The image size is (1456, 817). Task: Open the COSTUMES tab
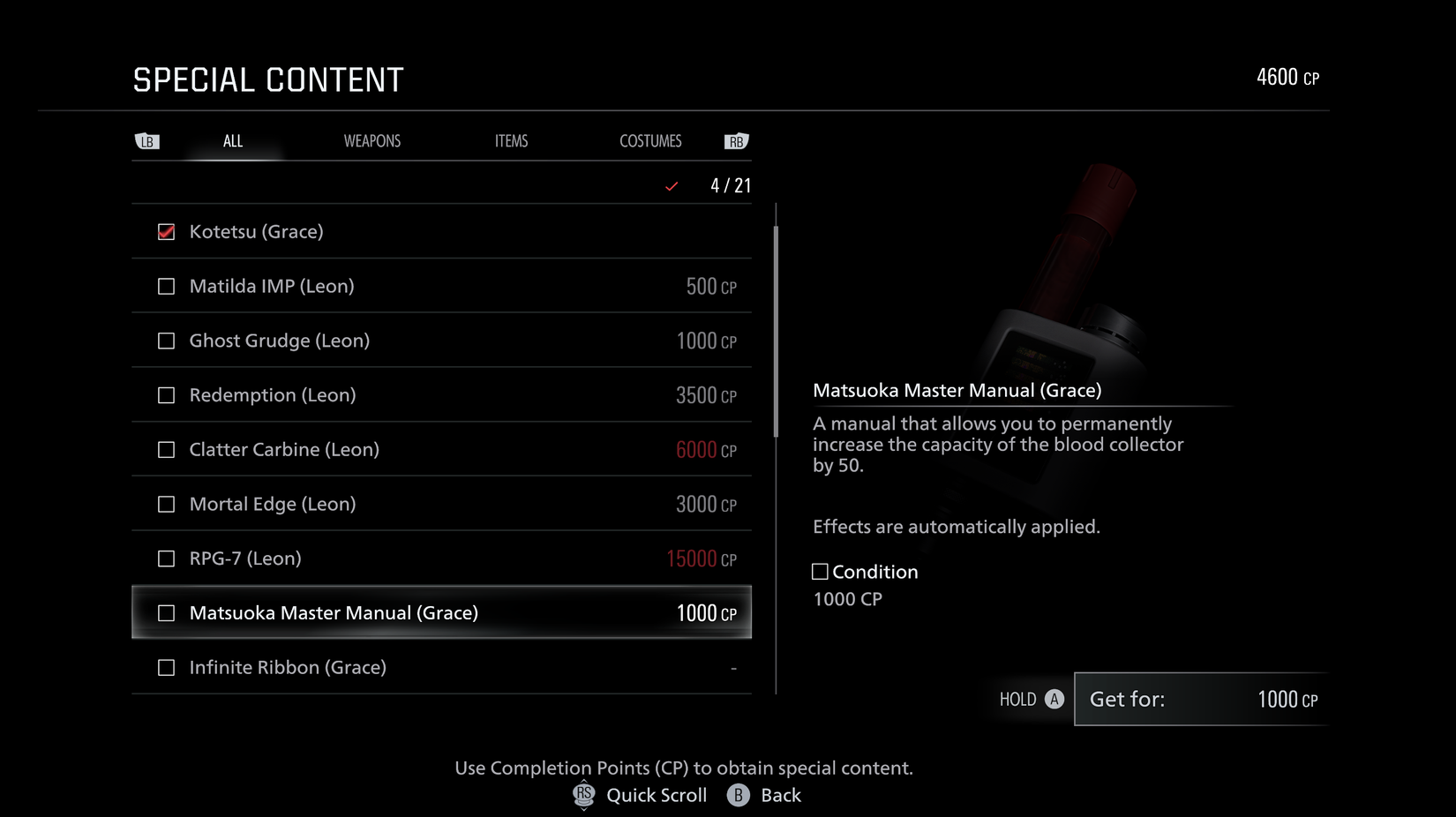click(650, 140)
